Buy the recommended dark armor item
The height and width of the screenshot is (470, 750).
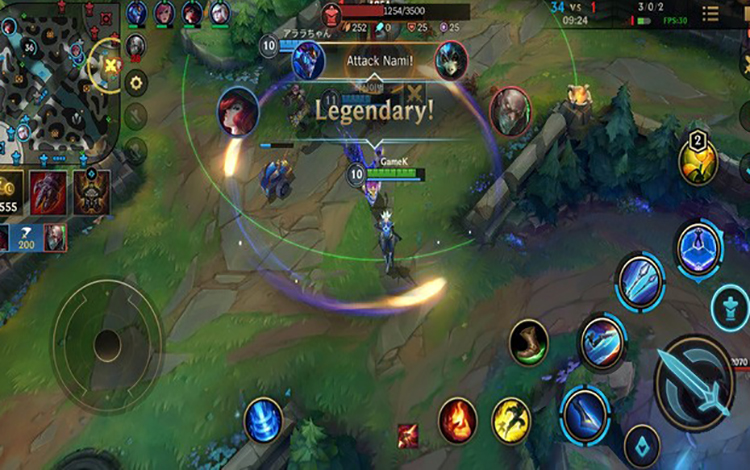pos(91,190)
